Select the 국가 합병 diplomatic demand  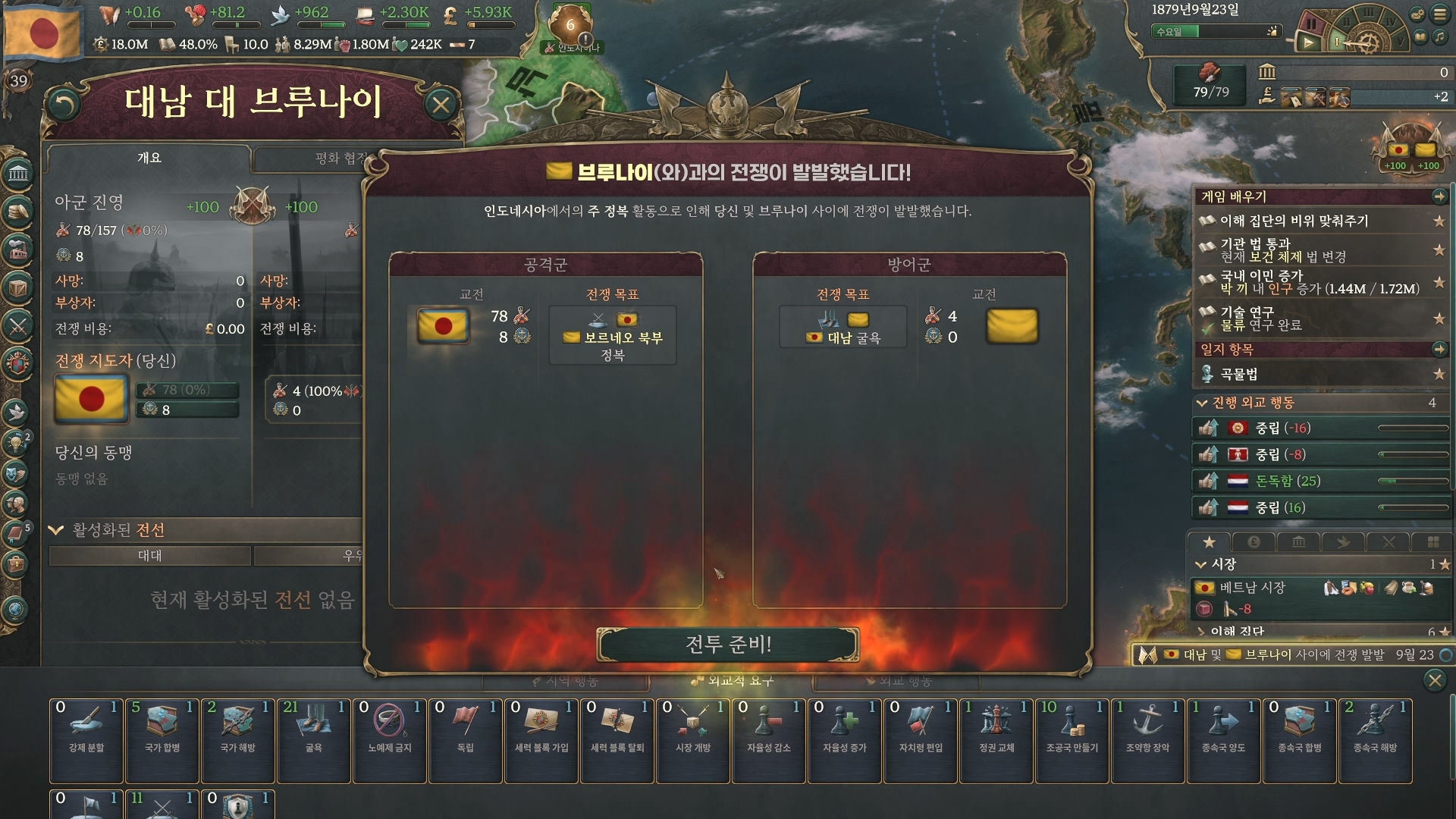(x=162, y=739)
